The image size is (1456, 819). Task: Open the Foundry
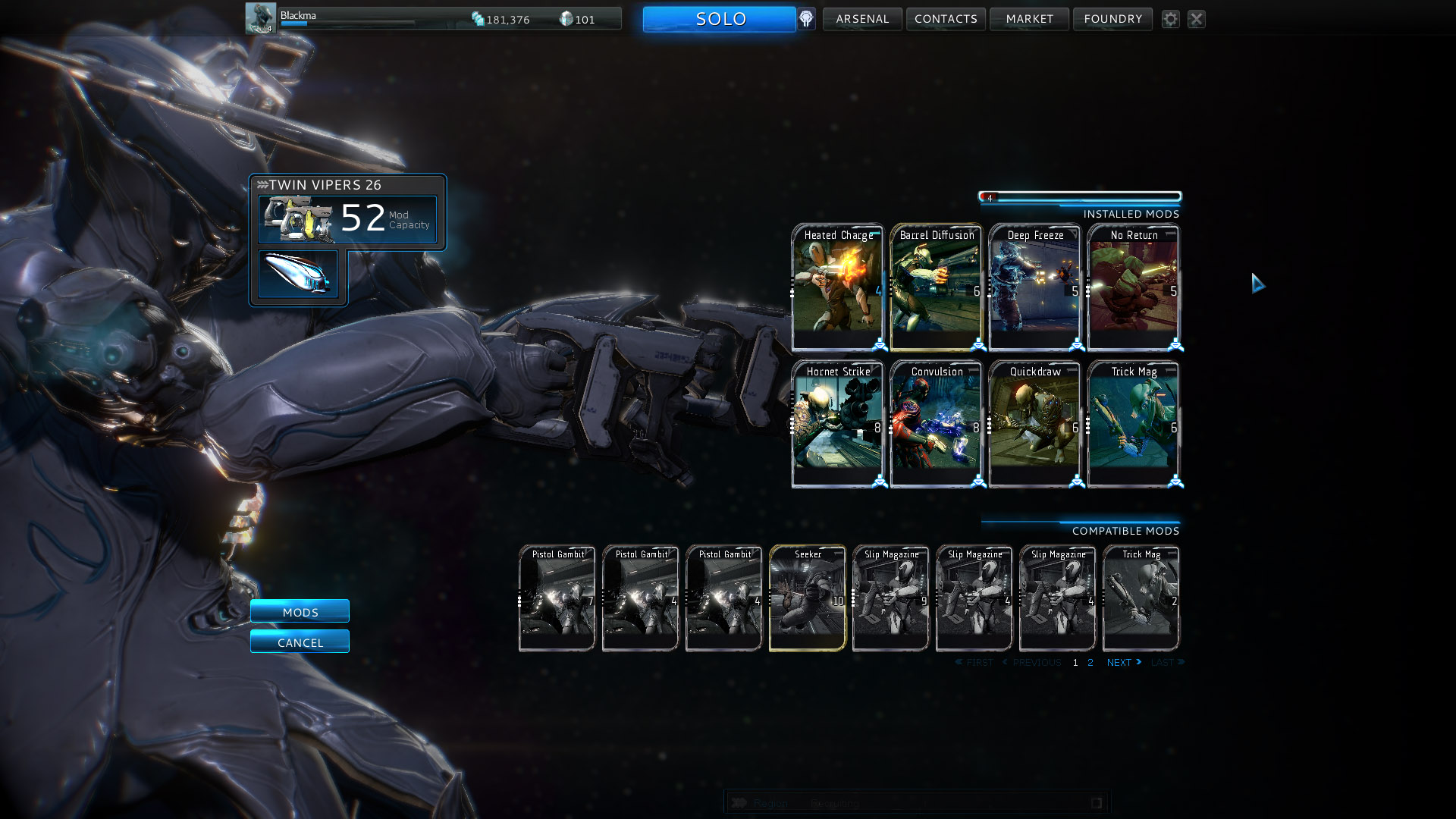pyautogui.click(x=1112, y=19)
